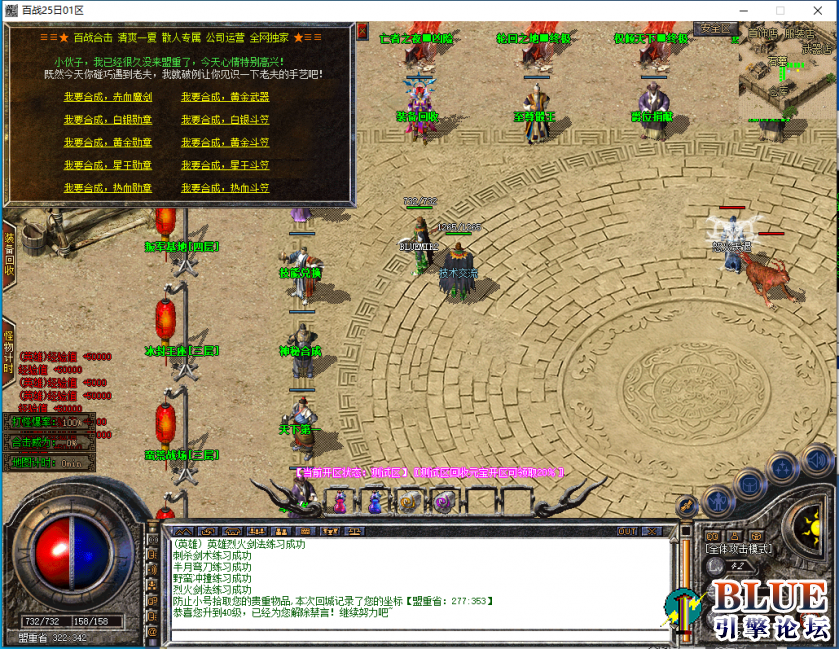Minimize the game window
The image size is (839, 649).
click(x=745, y=10)
